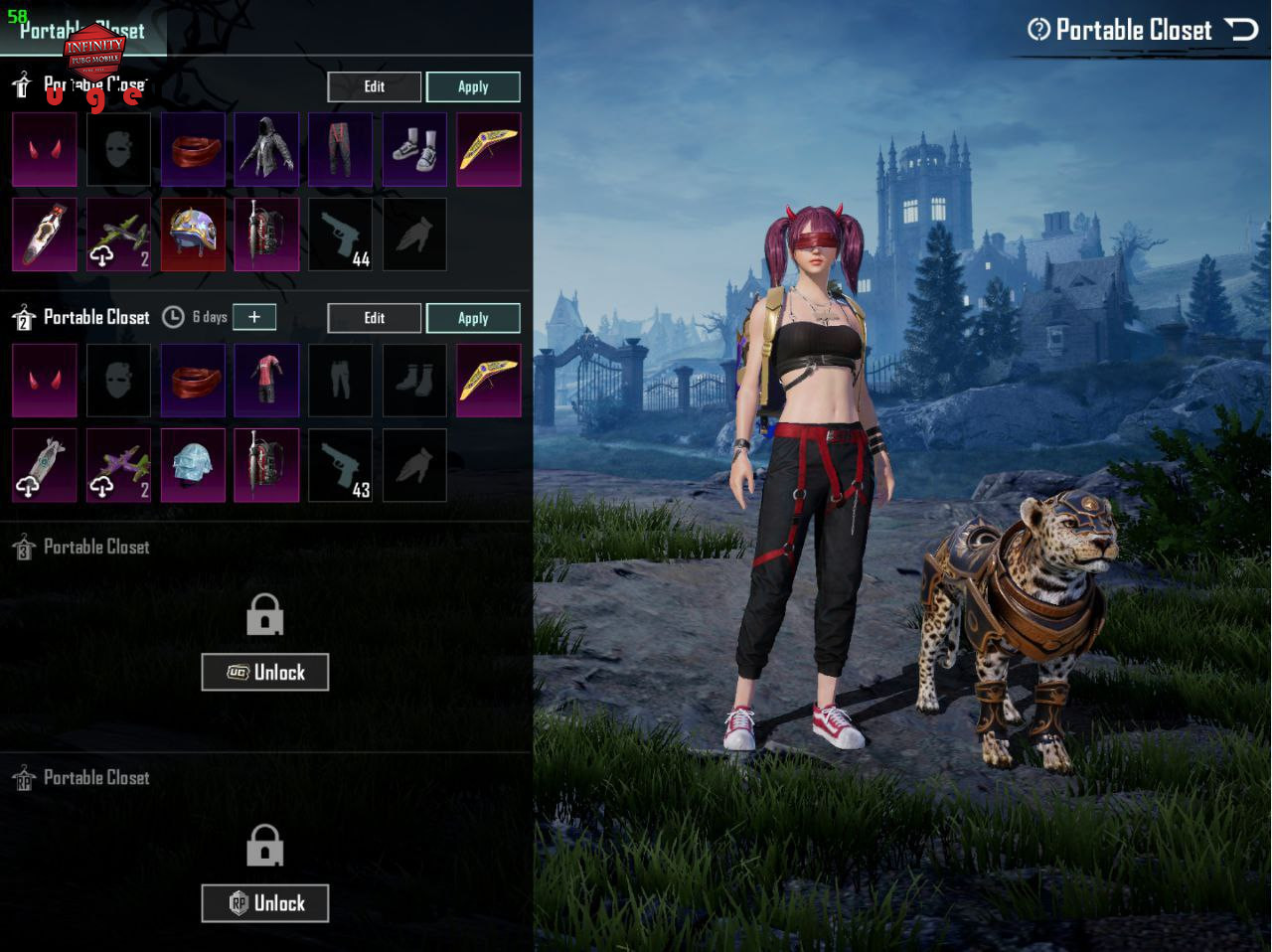Select the ornate purple helmet slot
This screenshot has width=1272, height=952.
[x=193, y=235]
